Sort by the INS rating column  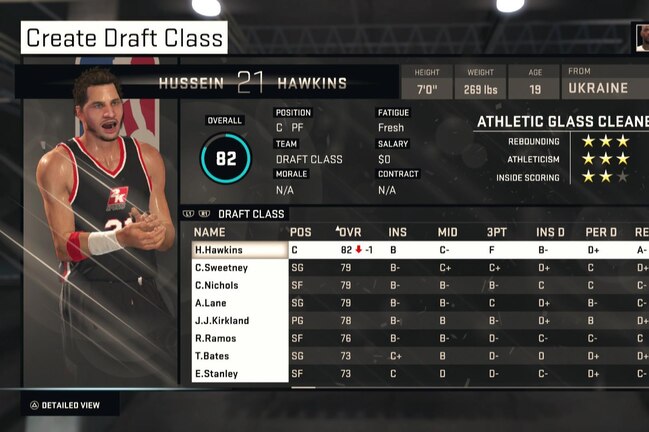(397, 231)
